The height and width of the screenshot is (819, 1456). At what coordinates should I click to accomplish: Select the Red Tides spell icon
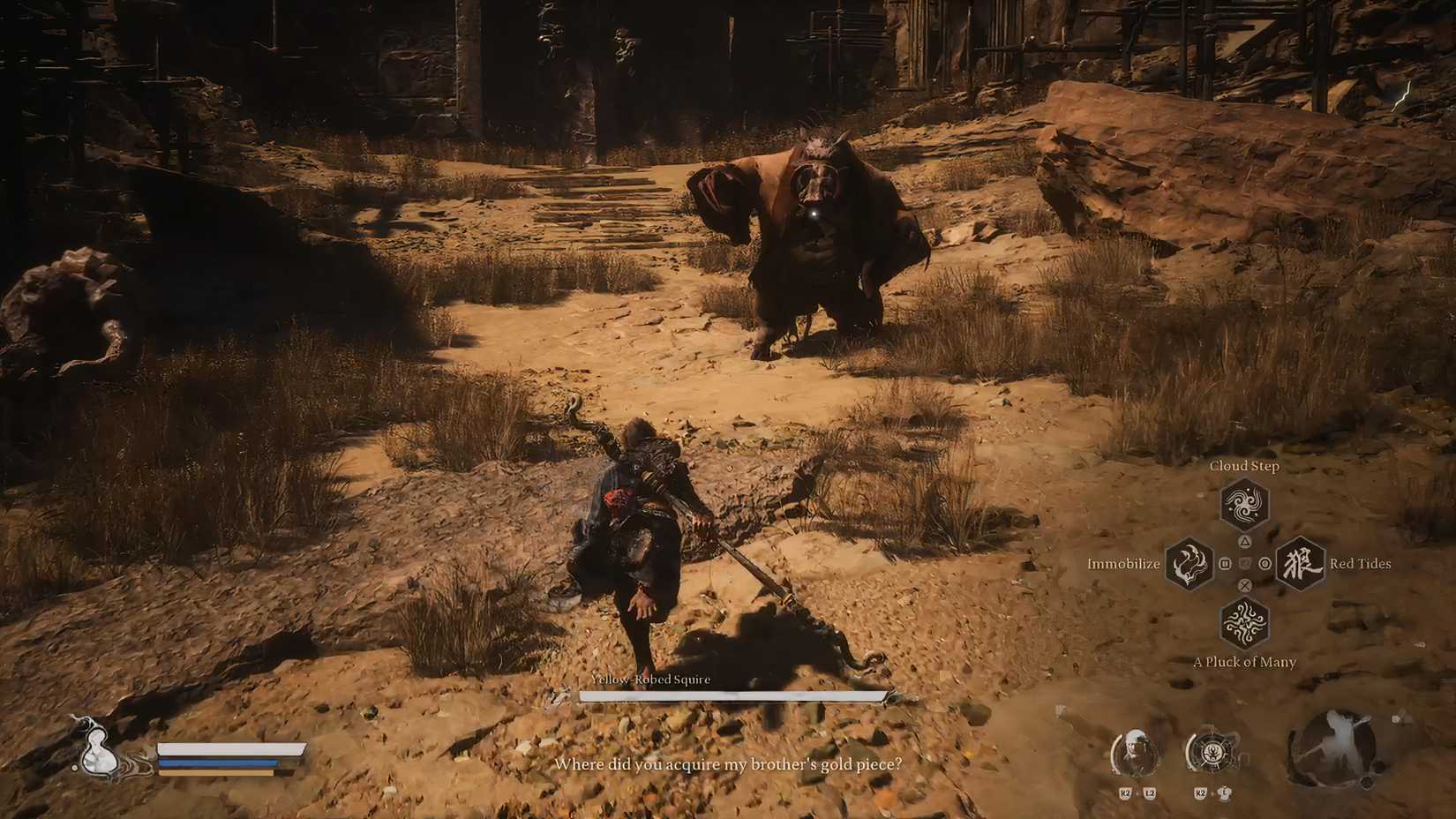click(x=1300, y=563)
